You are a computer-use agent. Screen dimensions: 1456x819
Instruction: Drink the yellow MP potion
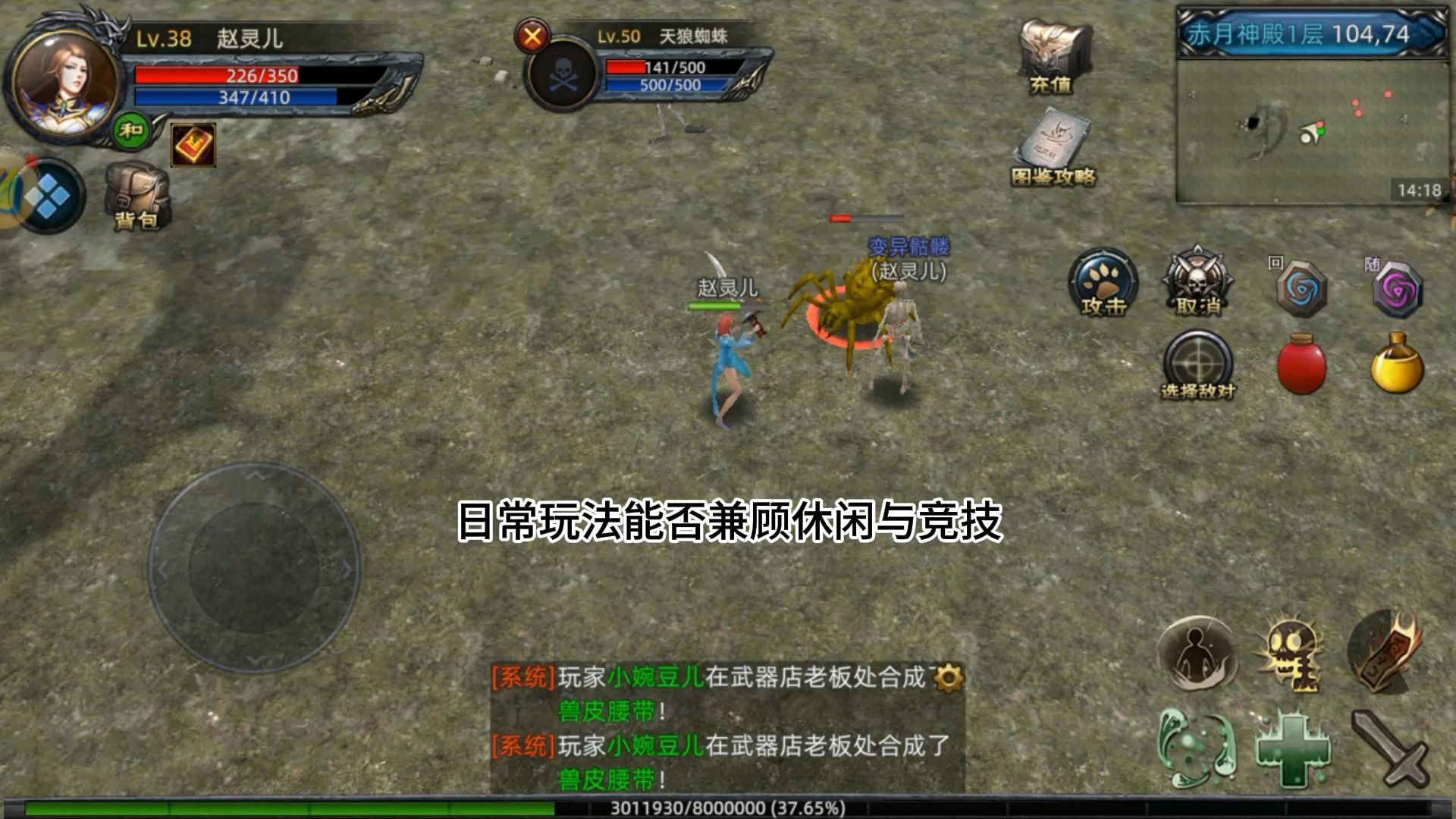1399,368
